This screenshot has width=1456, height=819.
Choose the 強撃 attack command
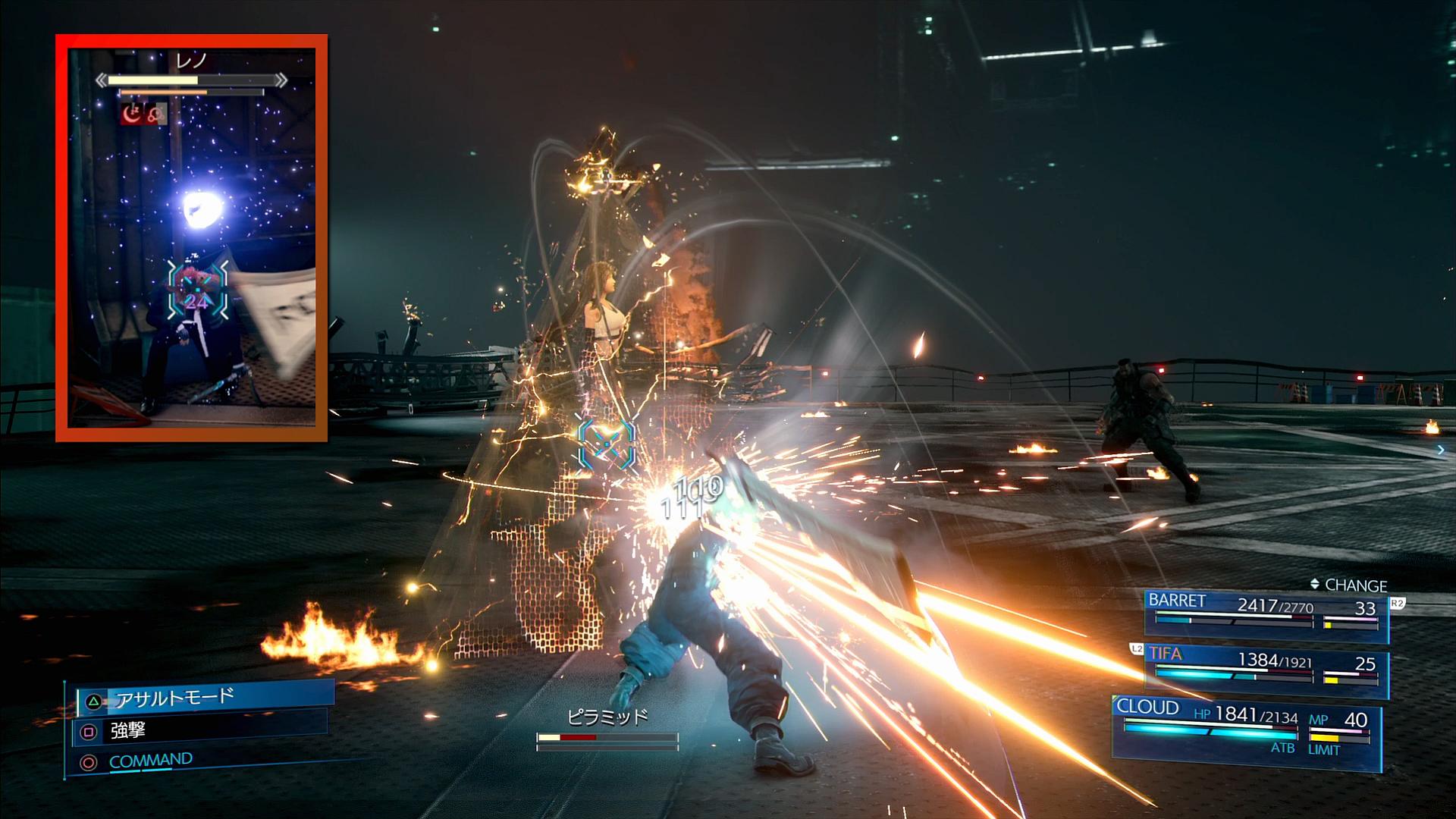201,731
